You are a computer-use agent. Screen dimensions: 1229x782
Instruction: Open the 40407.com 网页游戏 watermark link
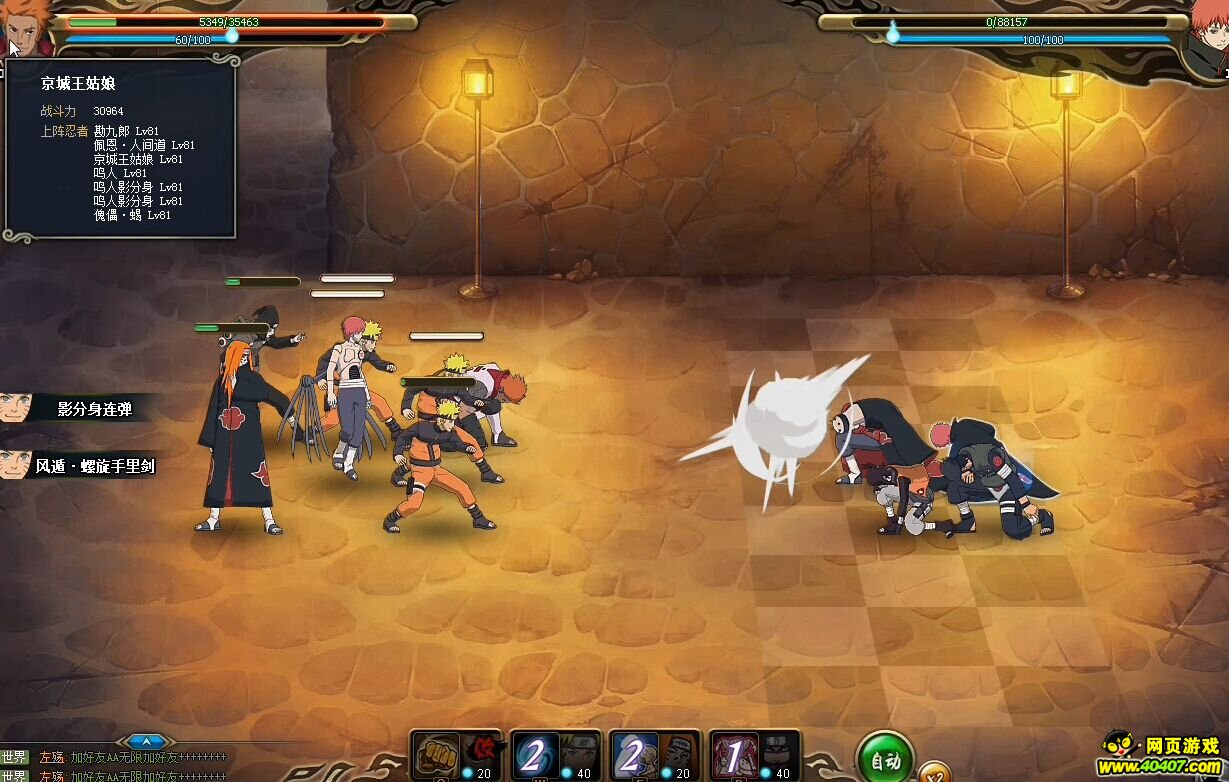click(1162, 755)
